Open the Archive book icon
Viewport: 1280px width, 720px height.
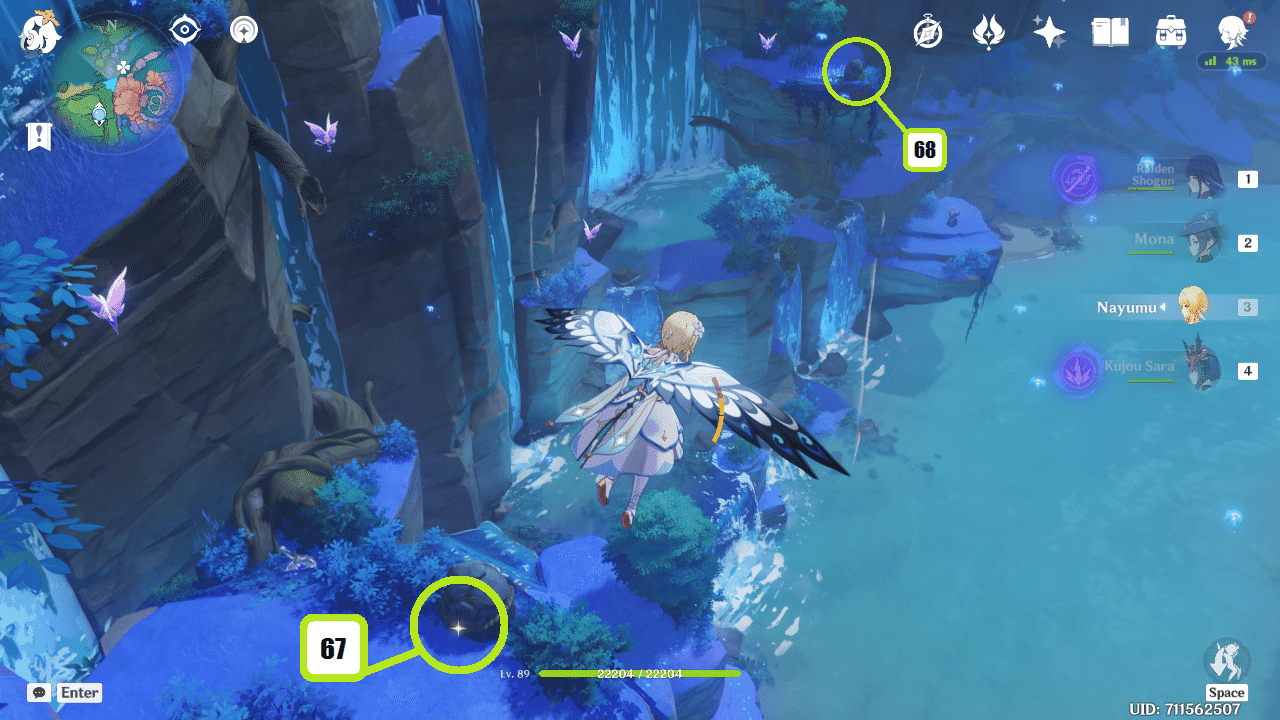point(1110,32)
